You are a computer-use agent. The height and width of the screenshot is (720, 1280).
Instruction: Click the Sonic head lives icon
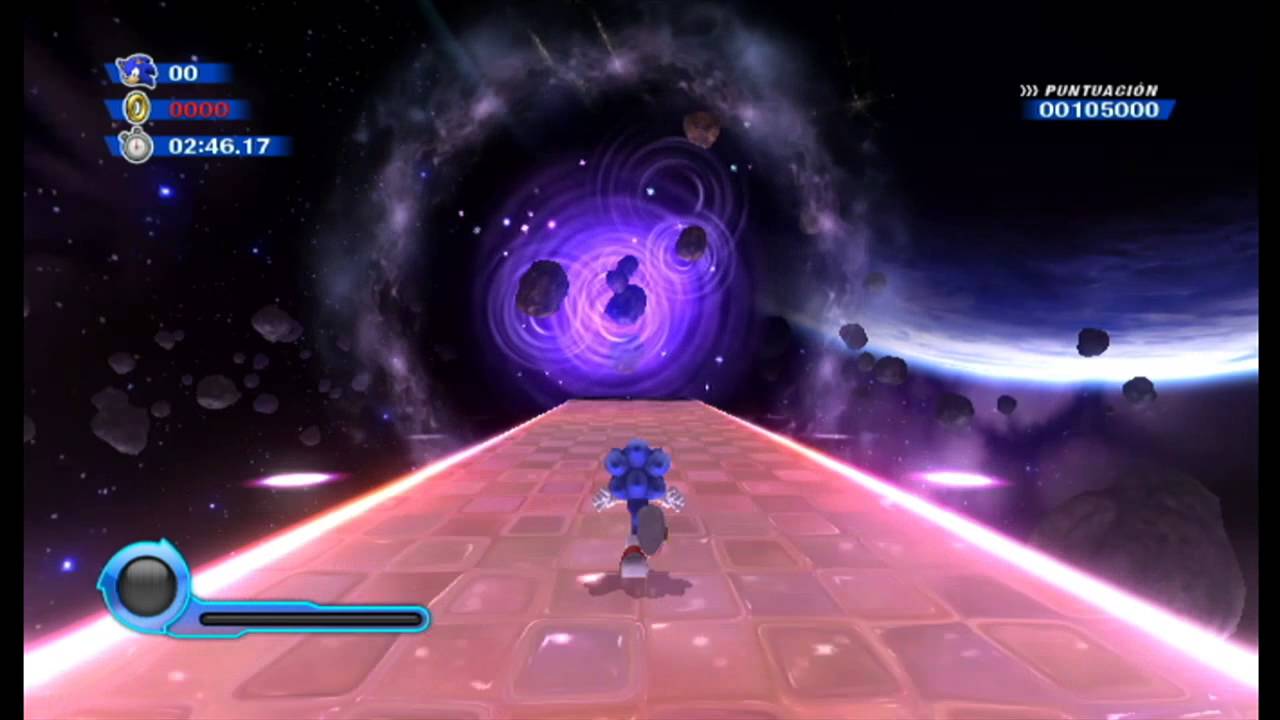[137, 72]
